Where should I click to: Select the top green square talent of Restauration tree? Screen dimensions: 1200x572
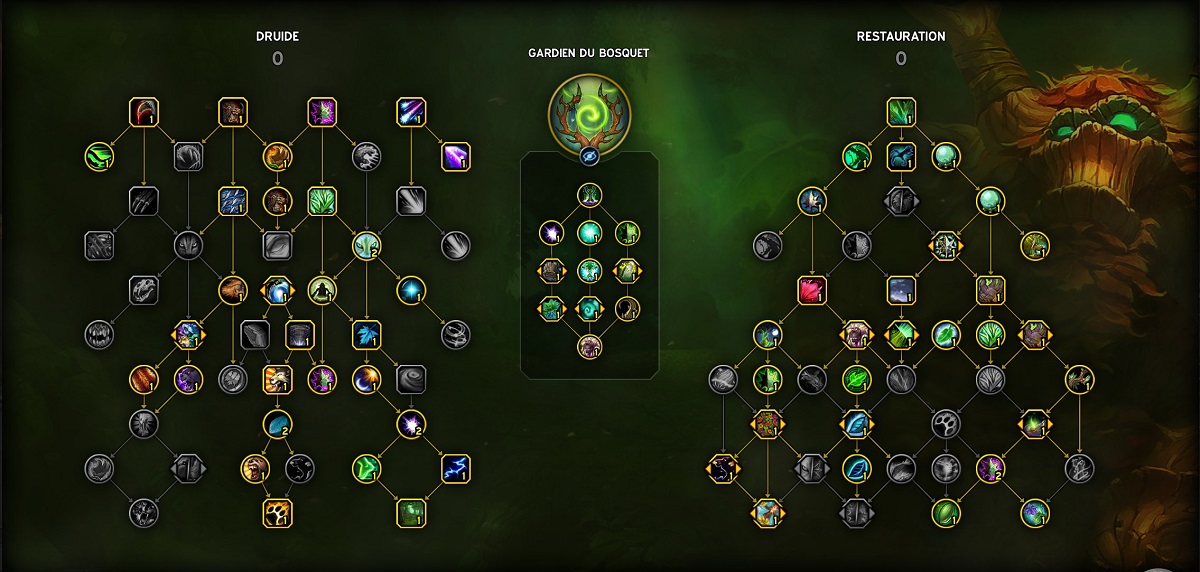click(x=901, y=111)
